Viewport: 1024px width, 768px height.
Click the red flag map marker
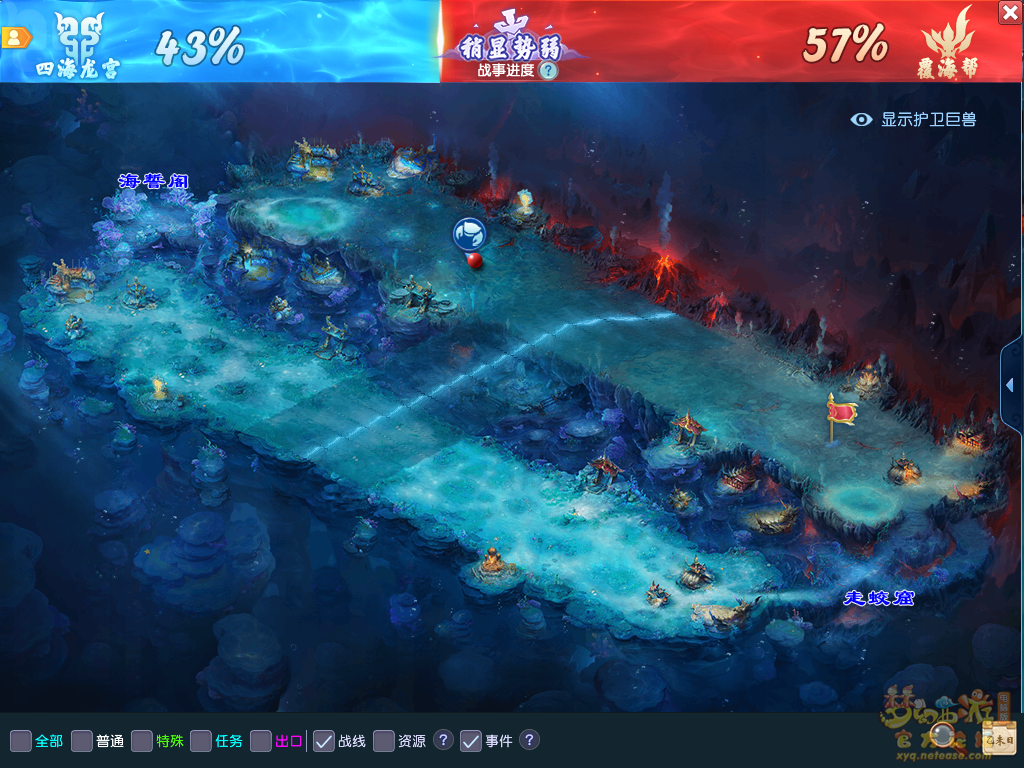(842, 413)
